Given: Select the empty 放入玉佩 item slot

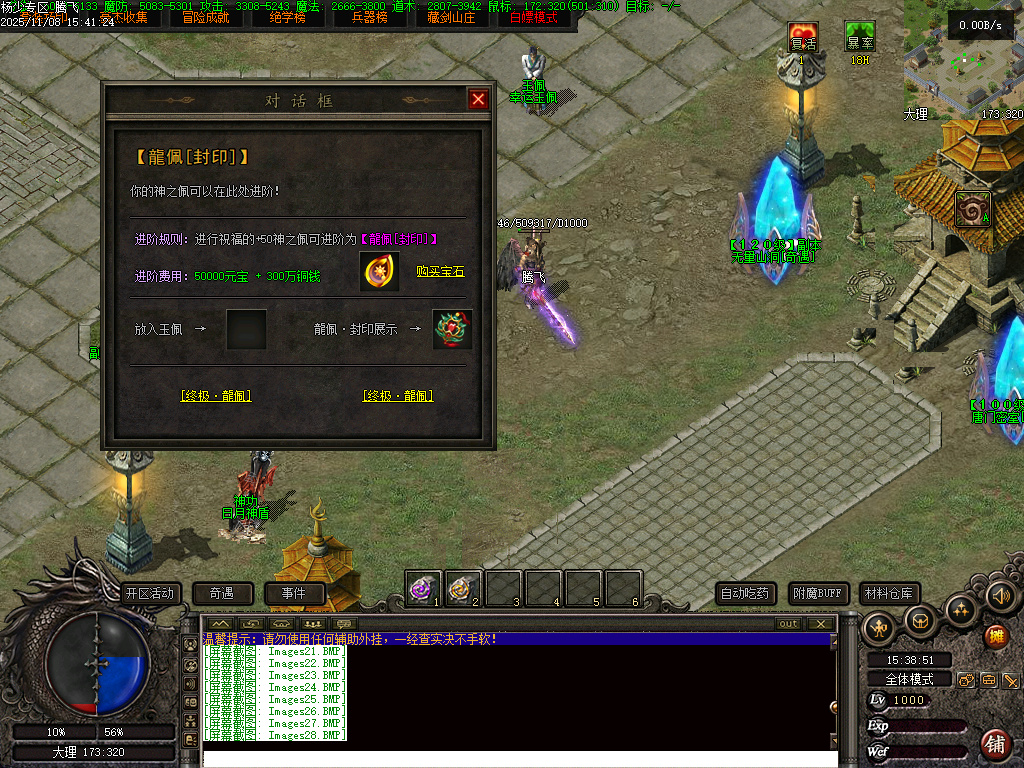Looking at the screenshot, I should coord(246,329).
